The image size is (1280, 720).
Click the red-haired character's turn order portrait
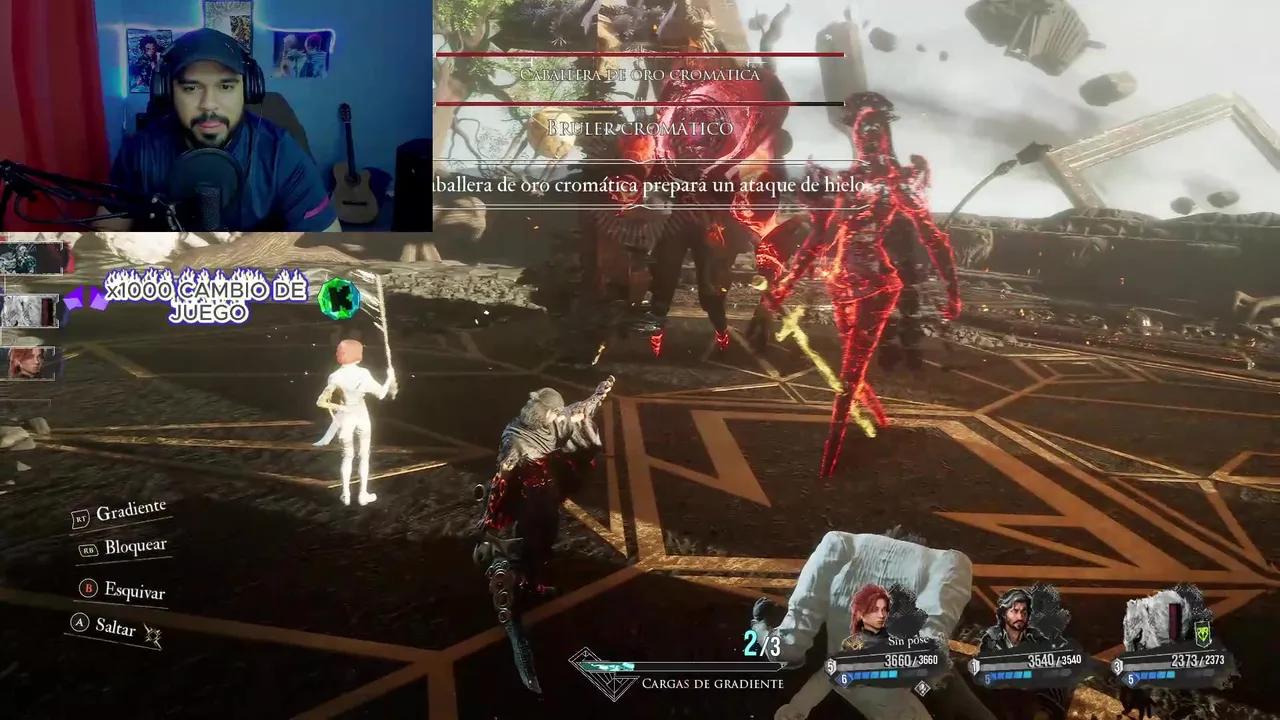[26, 362]
